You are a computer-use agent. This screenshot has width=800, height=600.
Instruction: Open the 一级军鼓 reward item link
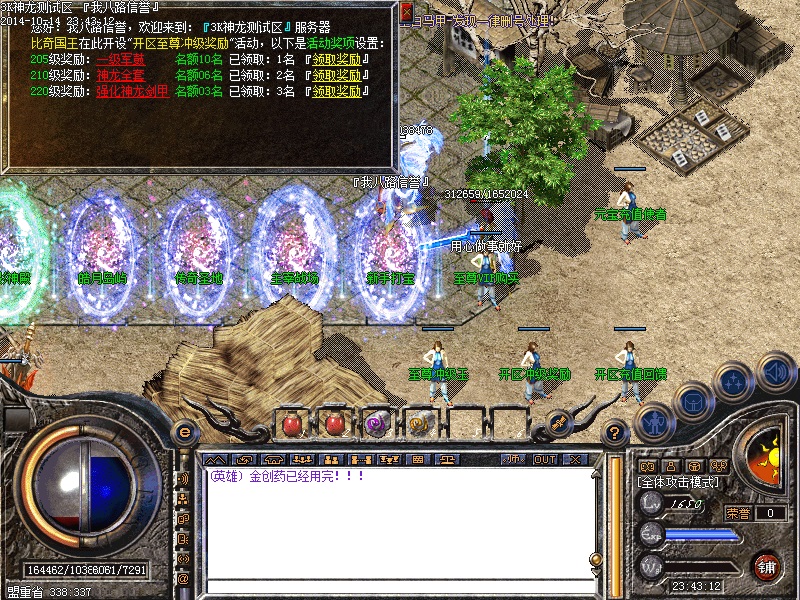pyautogui.click(x=120, y=60)
